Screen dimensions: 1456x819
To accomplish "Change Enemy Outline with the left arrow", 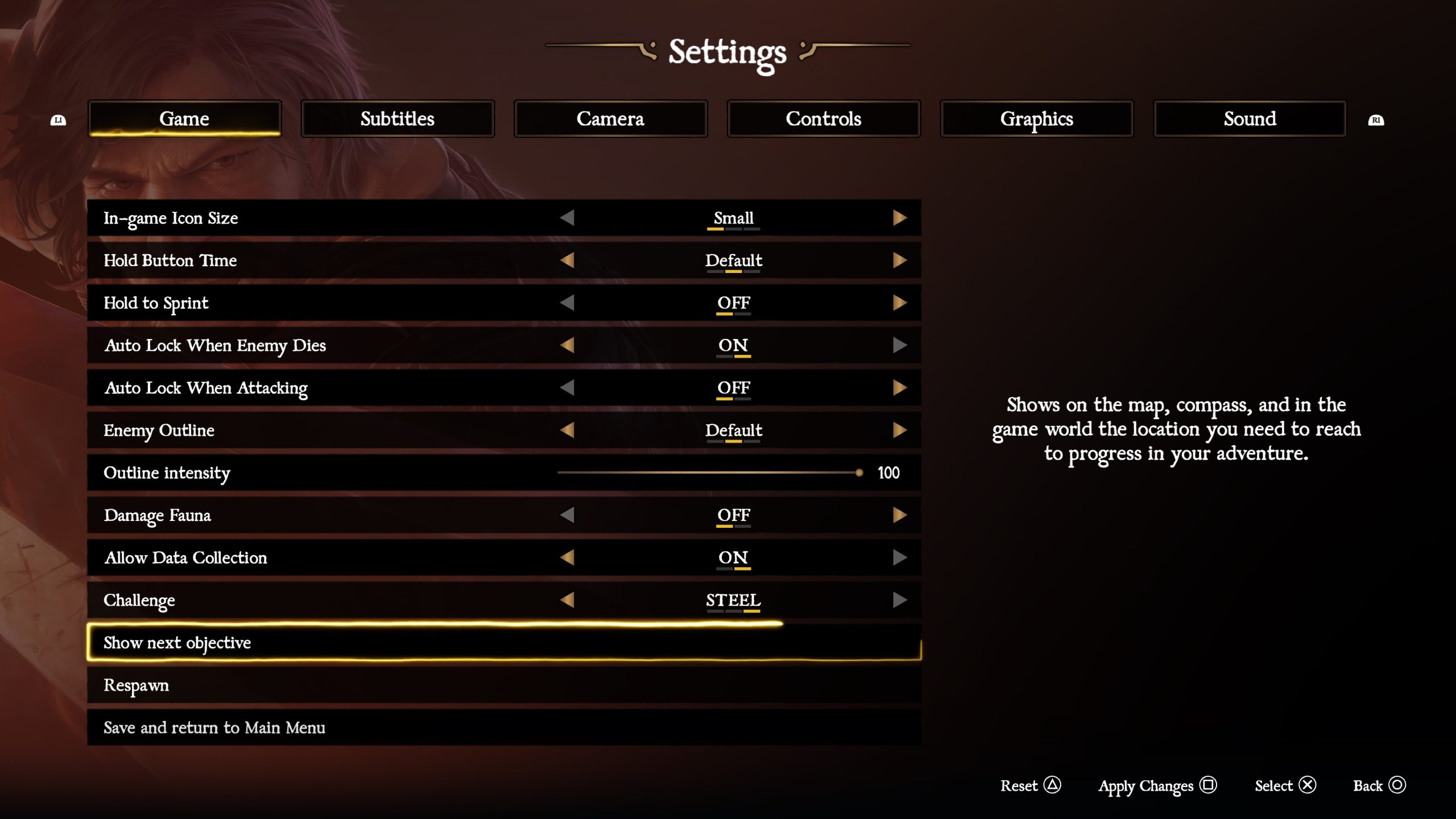I will coord(567,430).
